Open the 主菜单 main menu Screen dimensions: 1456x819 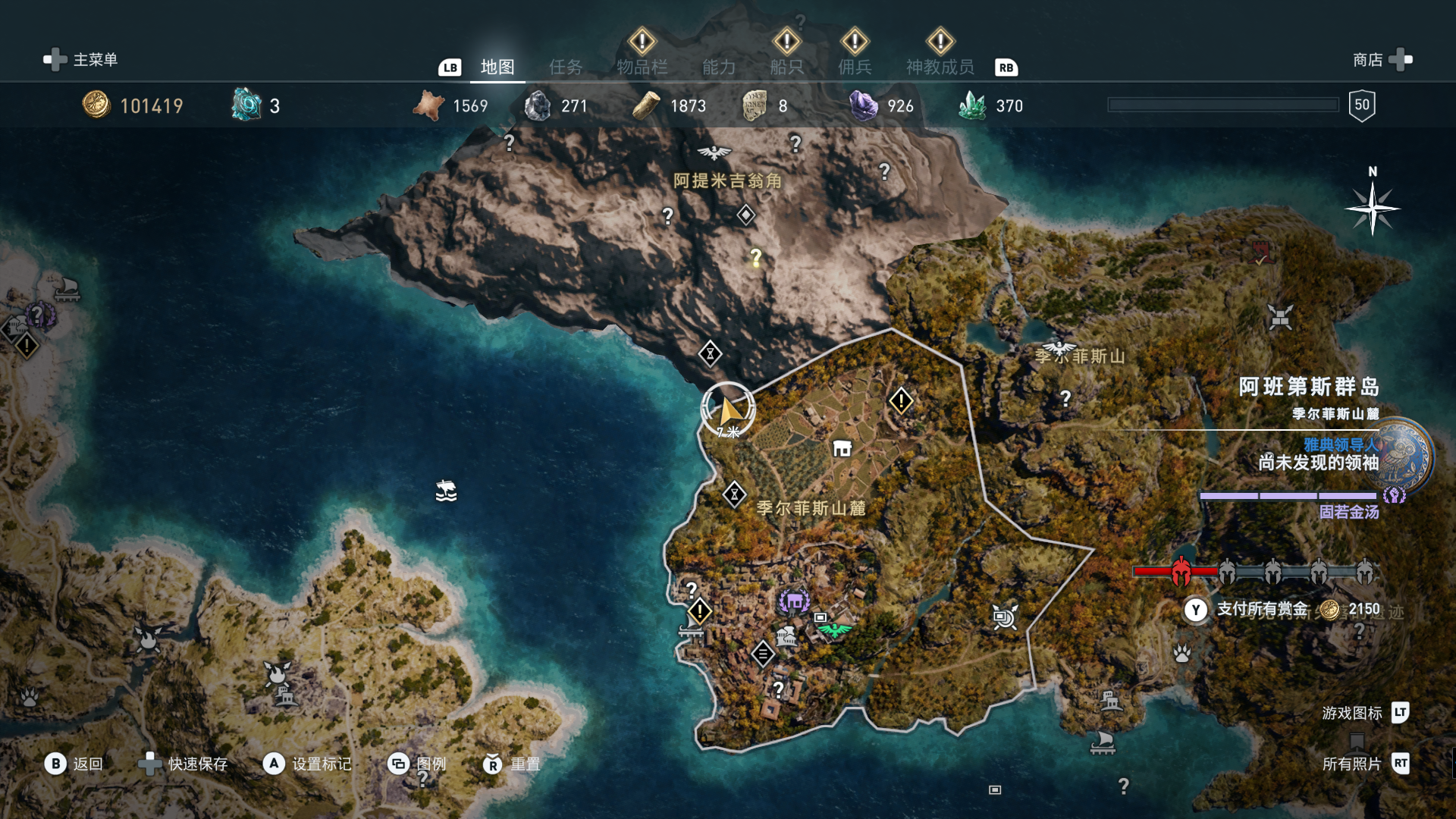[81, 59]
